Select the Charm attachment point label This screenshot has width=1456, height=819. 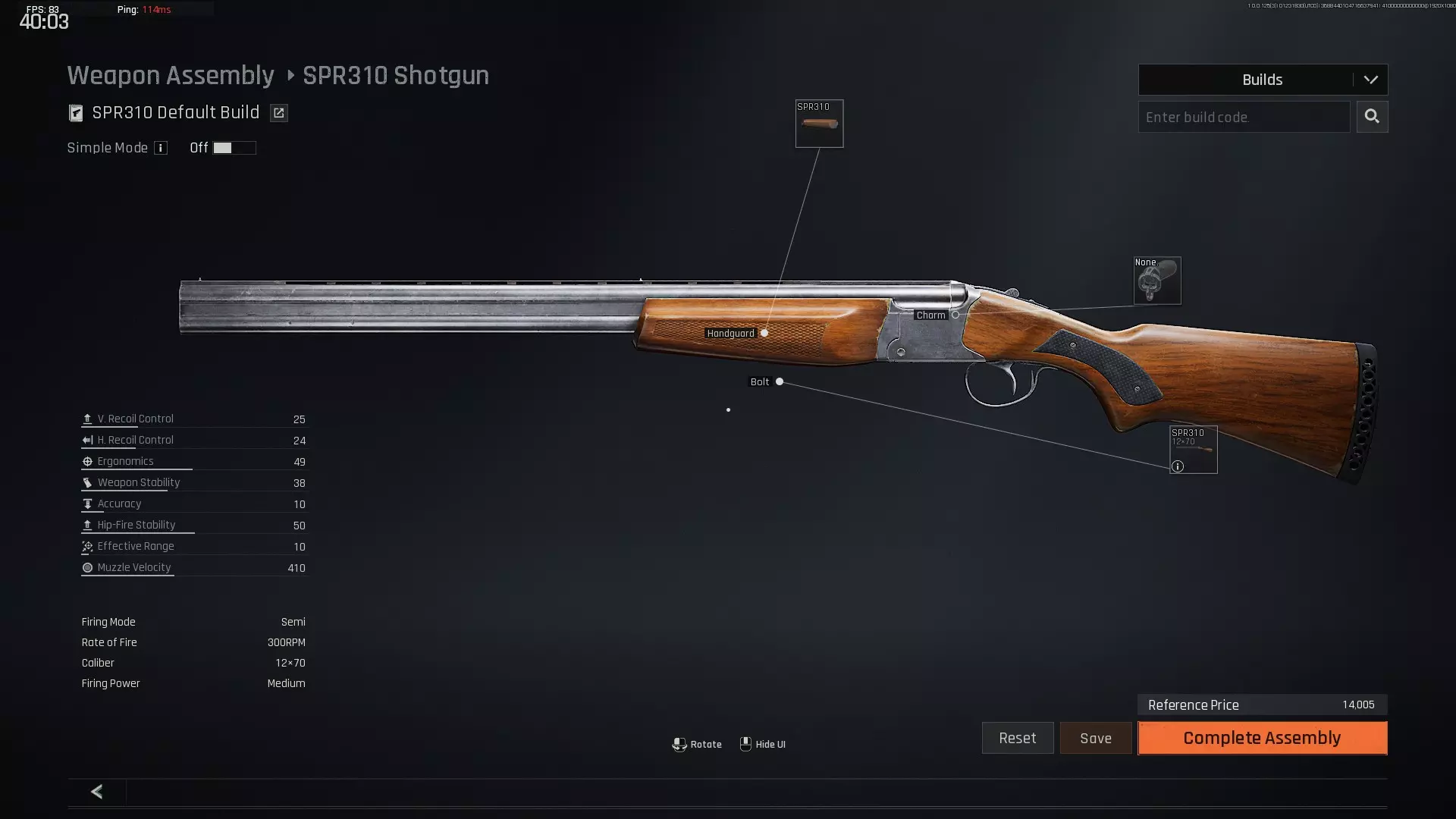pyautogui.click(x=930, y=315)
